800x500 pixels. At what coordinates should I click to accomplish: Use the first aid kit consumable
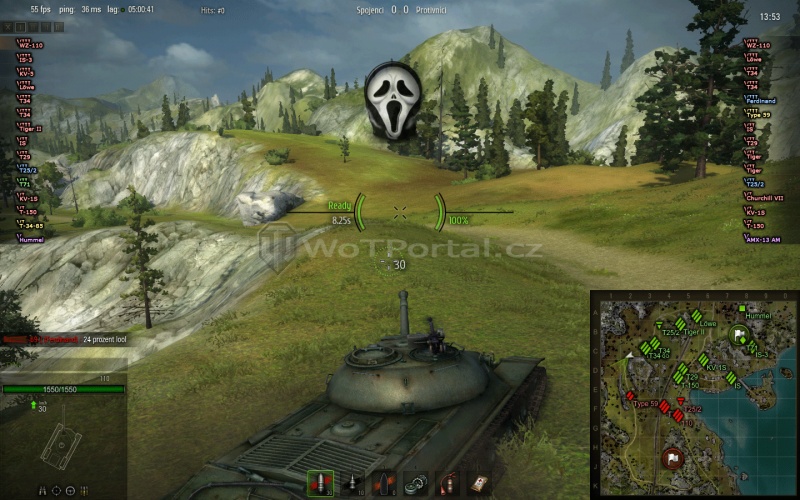click(482, 482)
